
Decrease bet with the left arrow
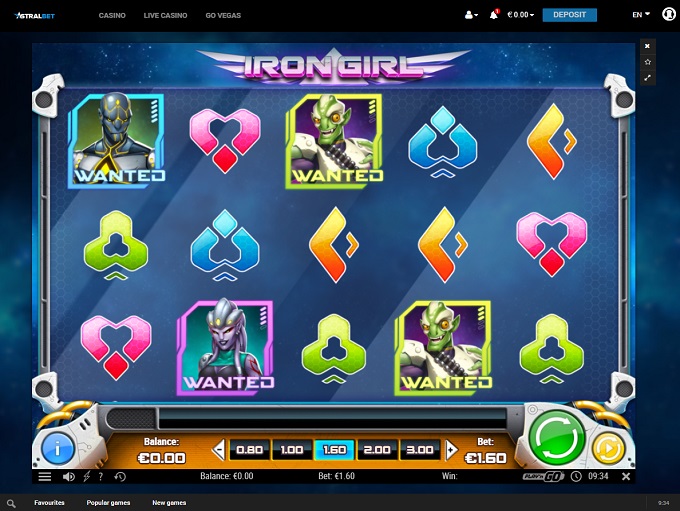(x=220, y=450)
